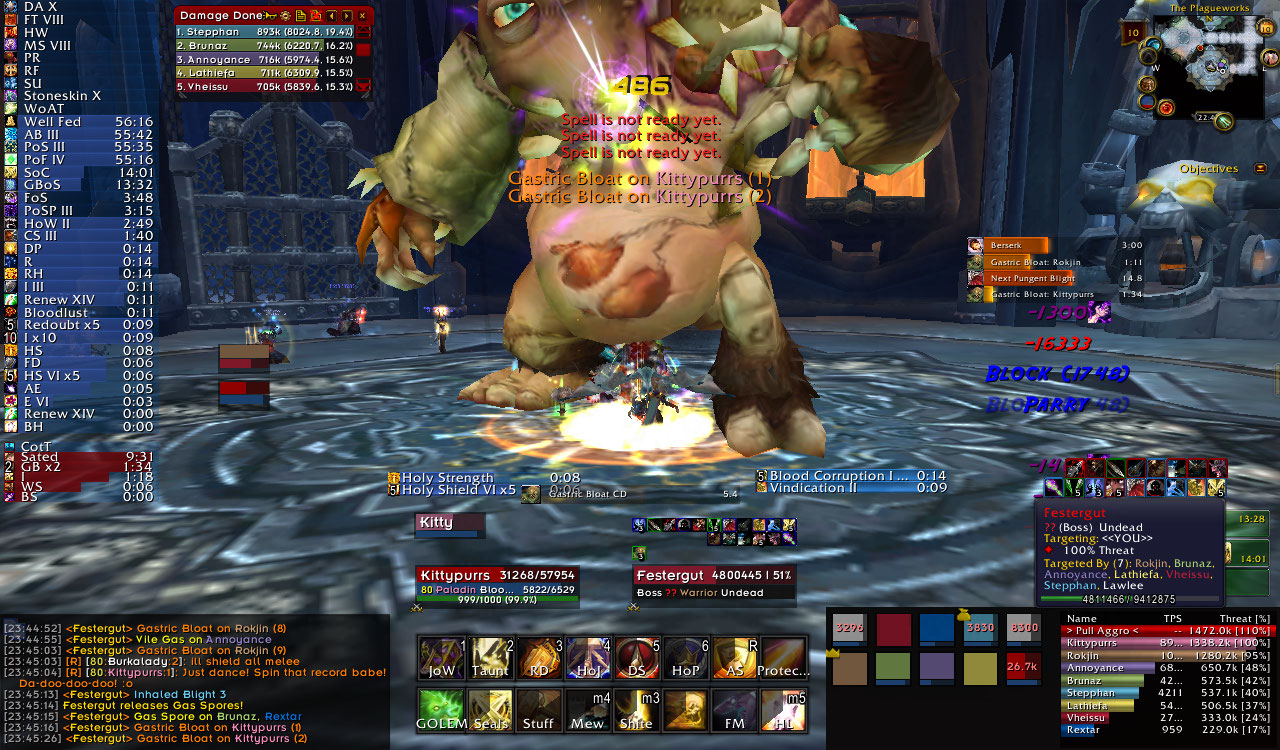1280x750 pixels.
Task: Close the Damage Done meter window
Action: click(362, 16)
